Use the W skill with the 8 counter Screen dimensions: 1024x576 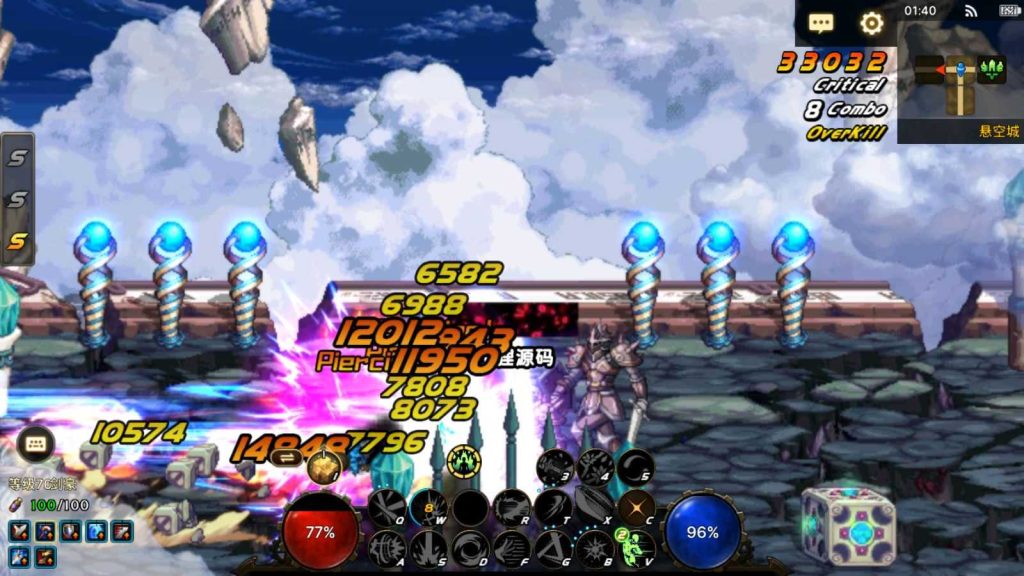pyautogui.click(x=428, y=507)
